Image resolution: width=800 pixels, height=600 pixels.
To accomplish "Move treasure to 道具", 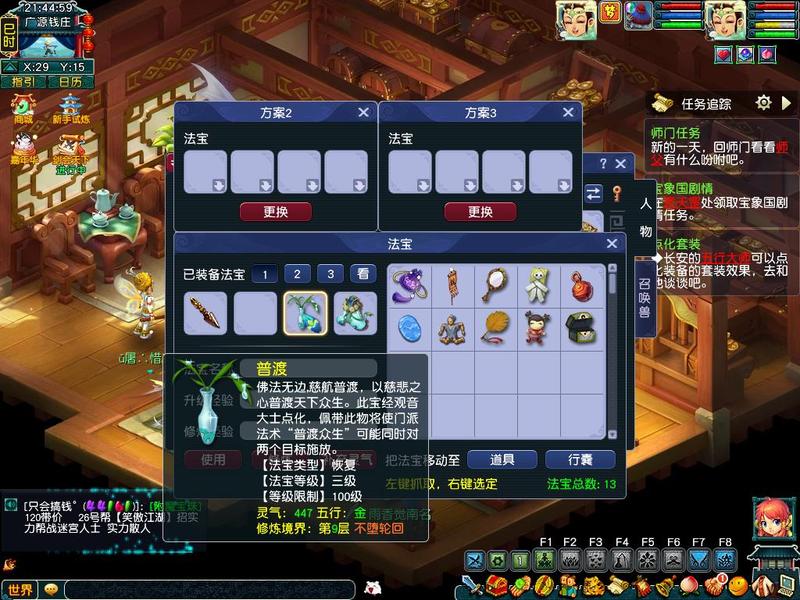I will point(502,459).
